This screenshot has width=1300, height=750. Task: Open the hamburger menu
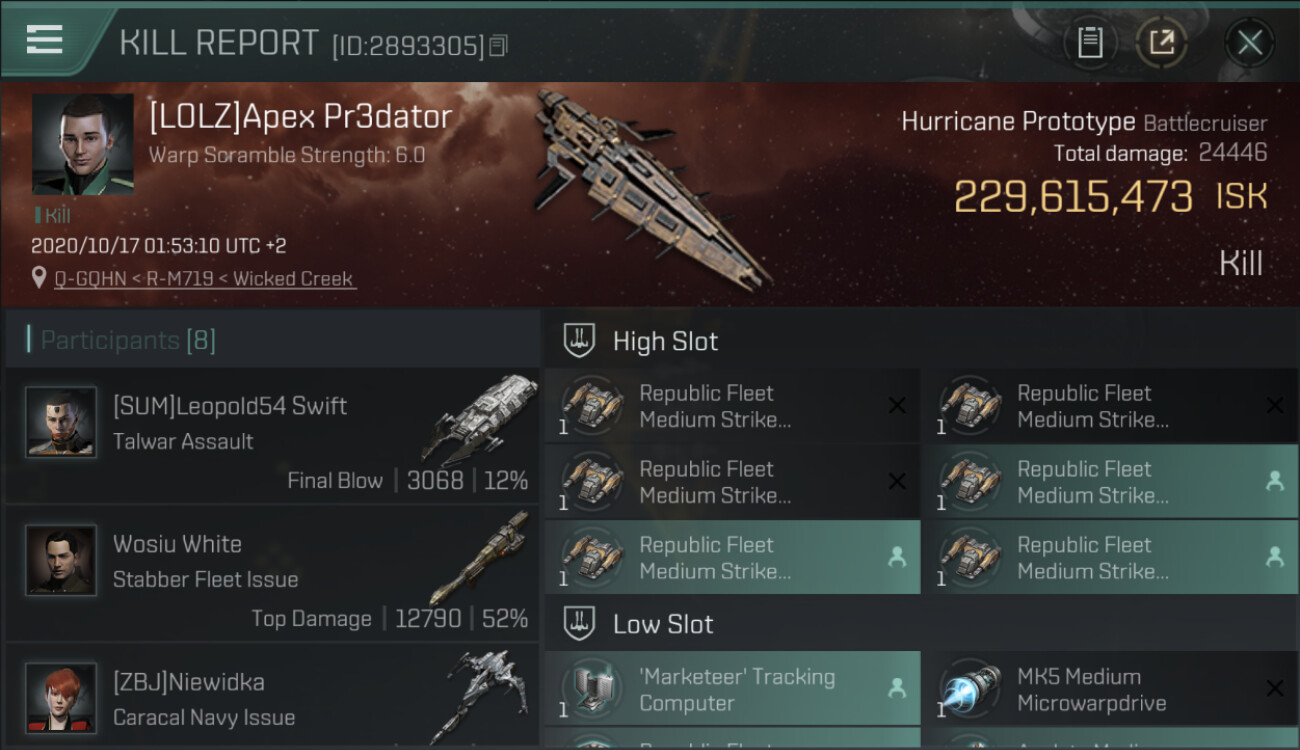tap(45, 40)
